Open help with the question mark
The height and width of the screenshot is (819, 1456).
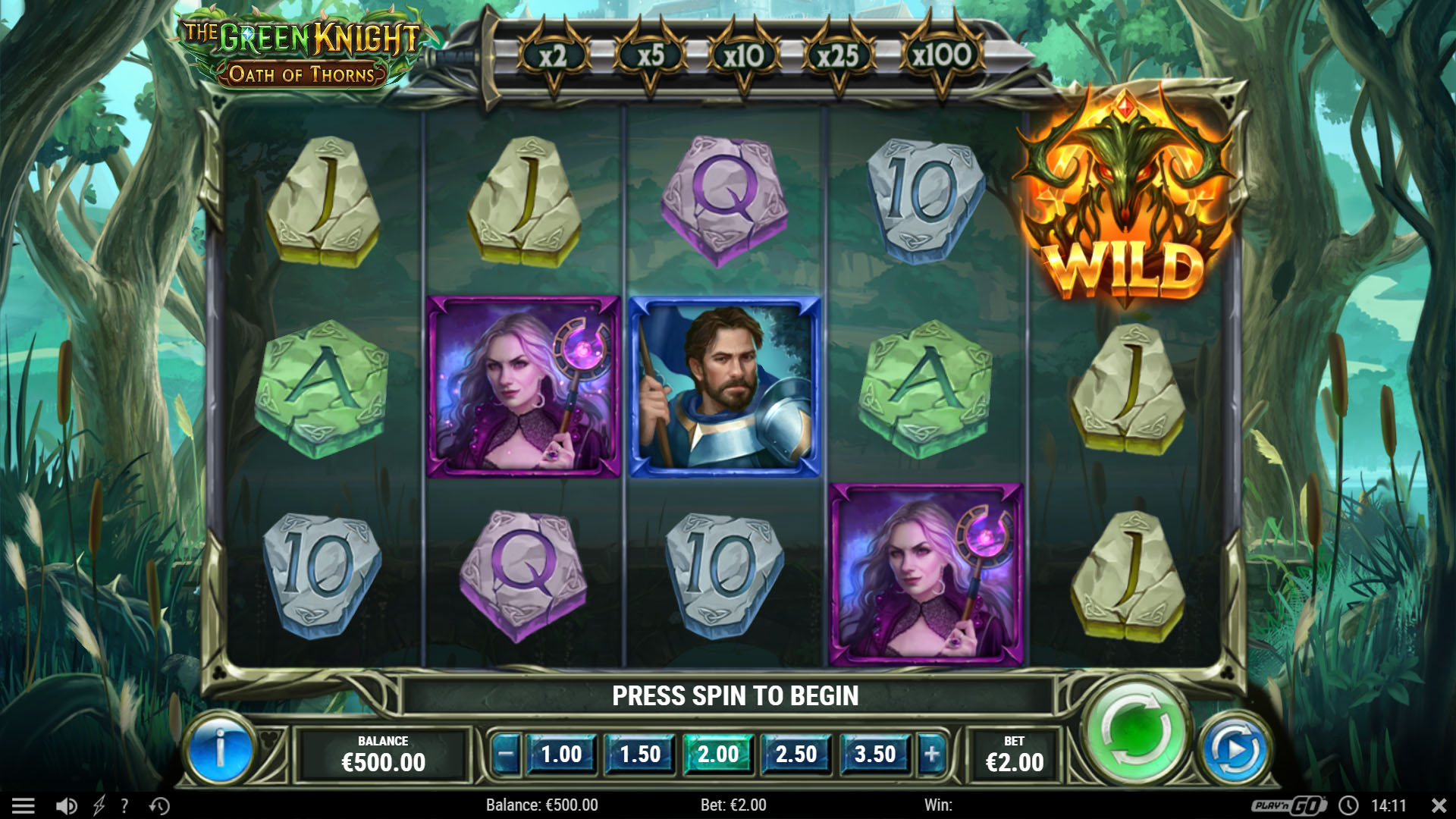(x=124, y=805)
